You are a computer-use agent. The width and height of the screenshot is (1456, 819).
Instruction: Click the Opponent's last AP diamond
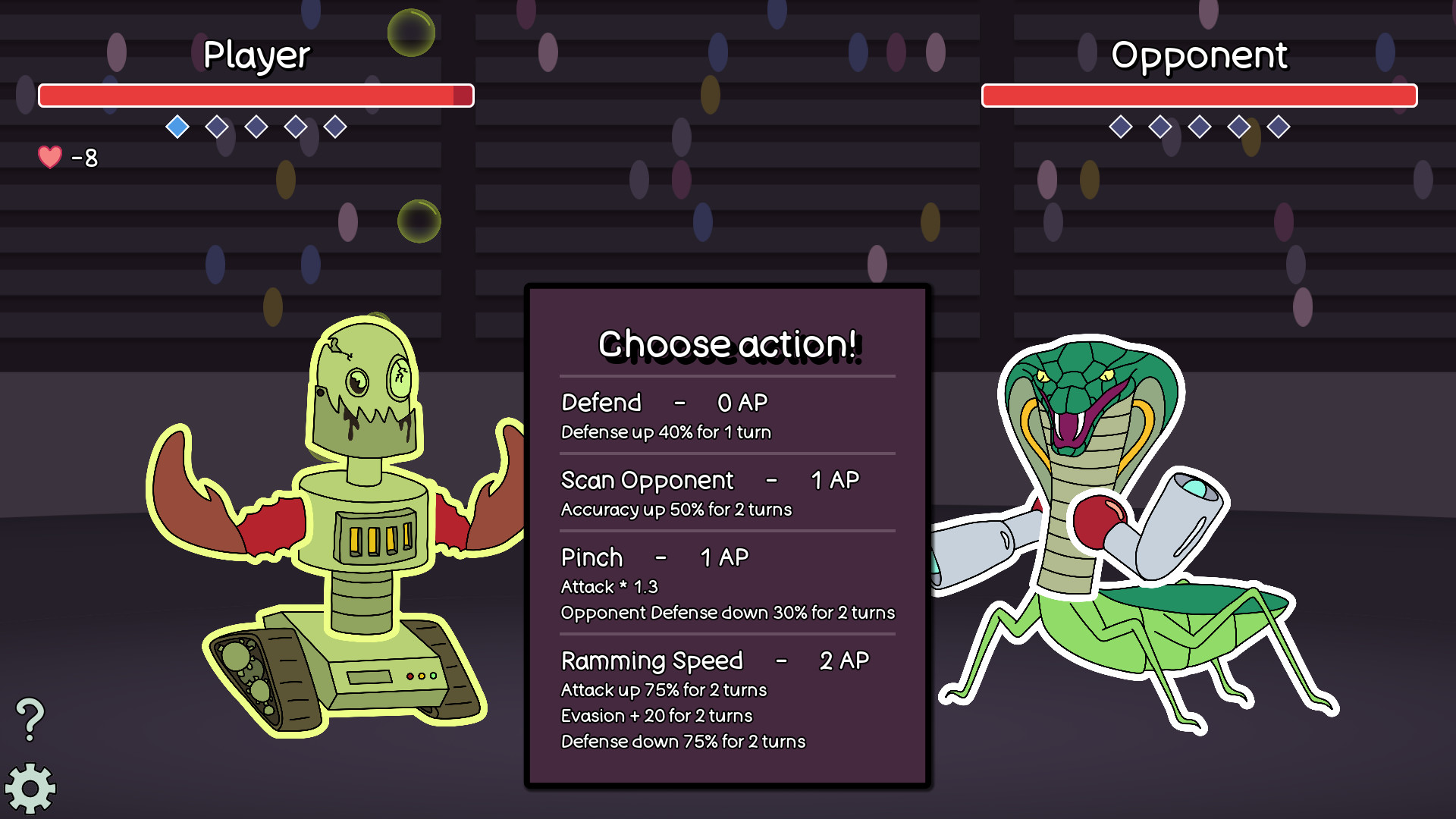click(1280, 127)
